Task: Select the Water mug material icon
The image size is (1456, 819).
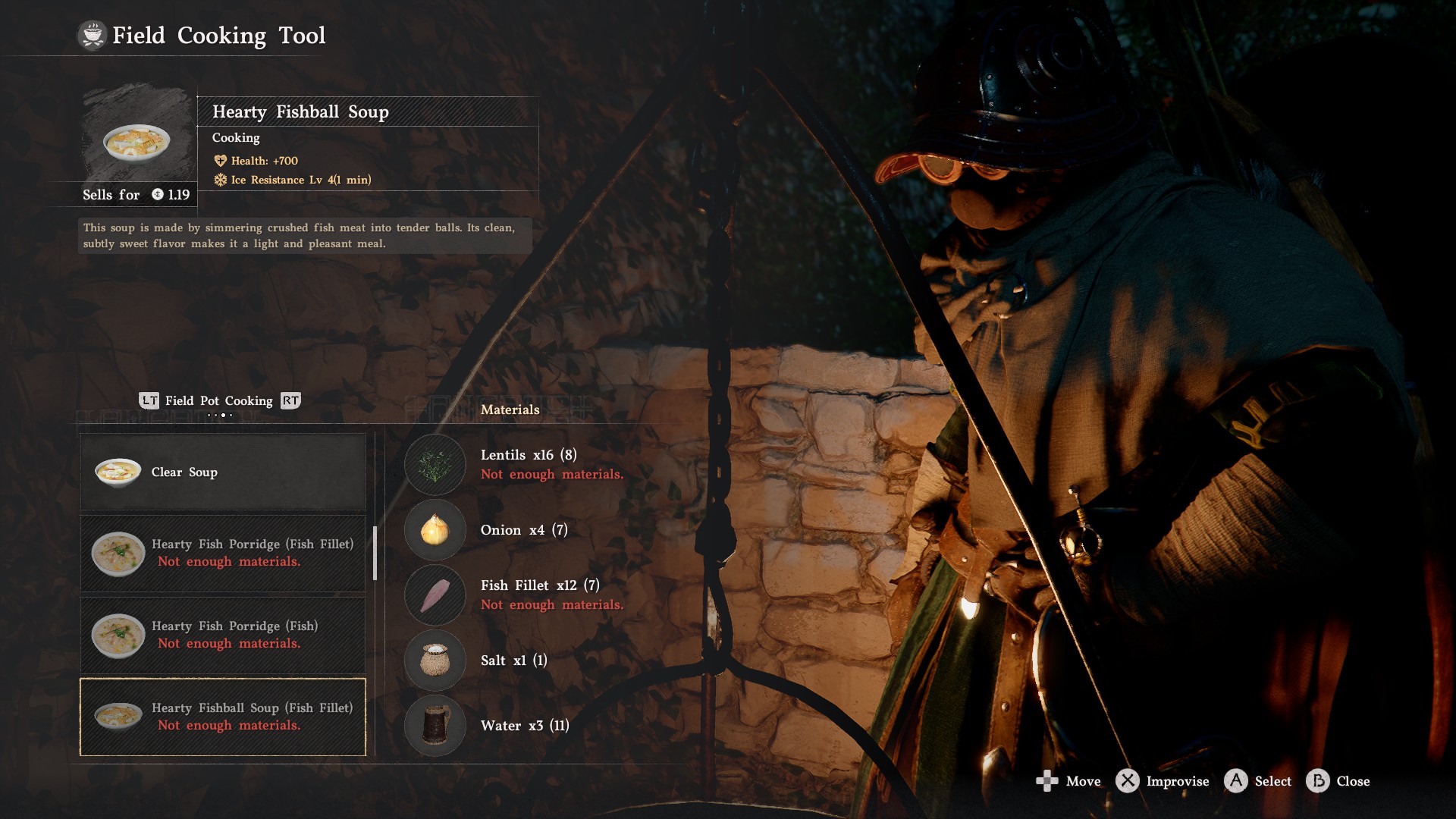Action: [x=435, y=726]
